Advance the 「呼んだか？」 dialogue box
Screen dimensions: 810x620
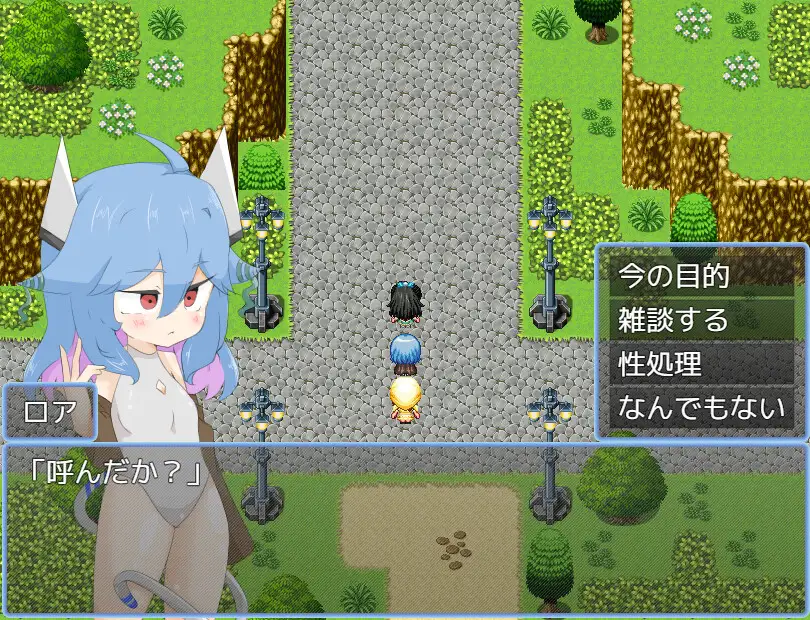click(404, 528)
